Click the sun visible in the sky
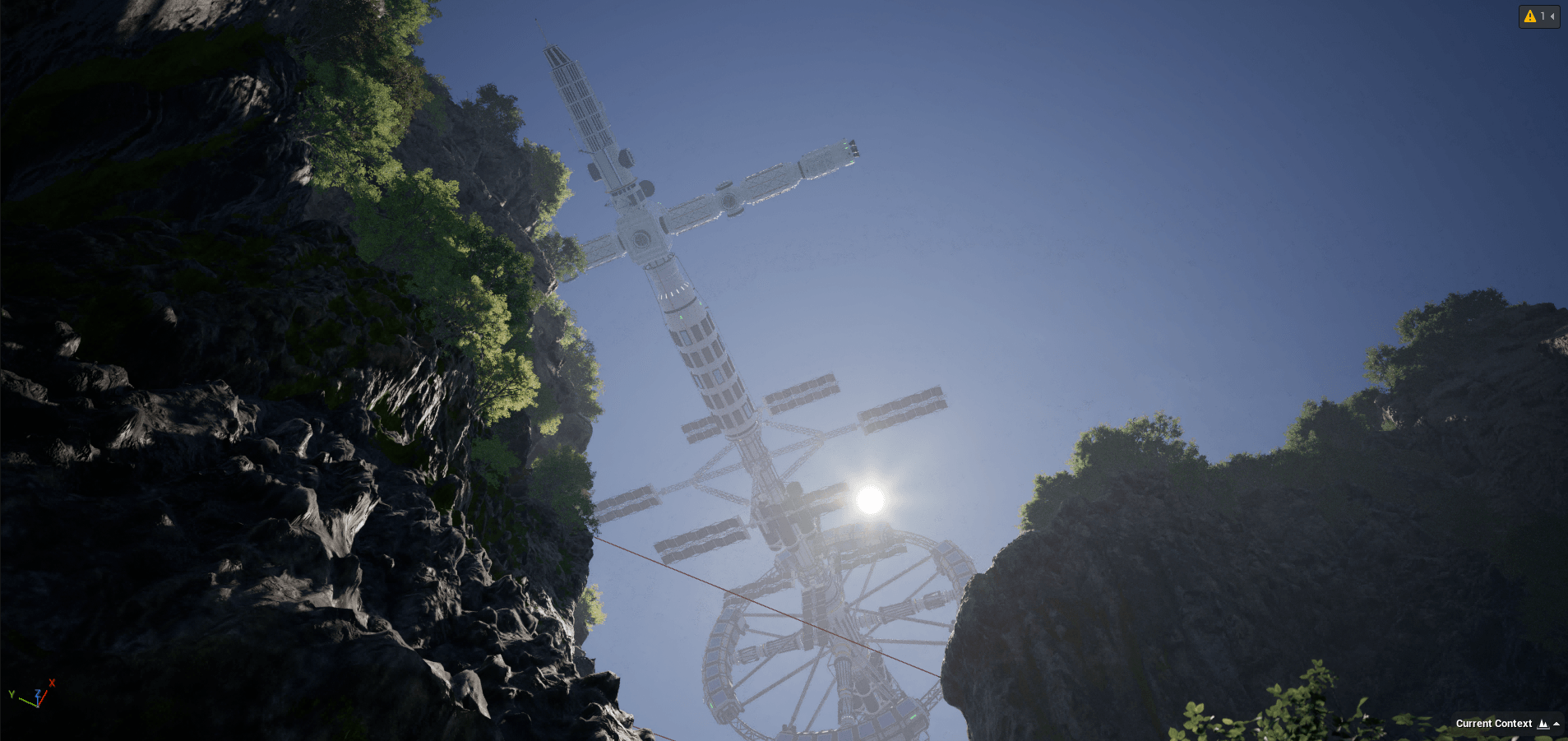Viewport: 1568px width, 741px height. click(867, 498)
